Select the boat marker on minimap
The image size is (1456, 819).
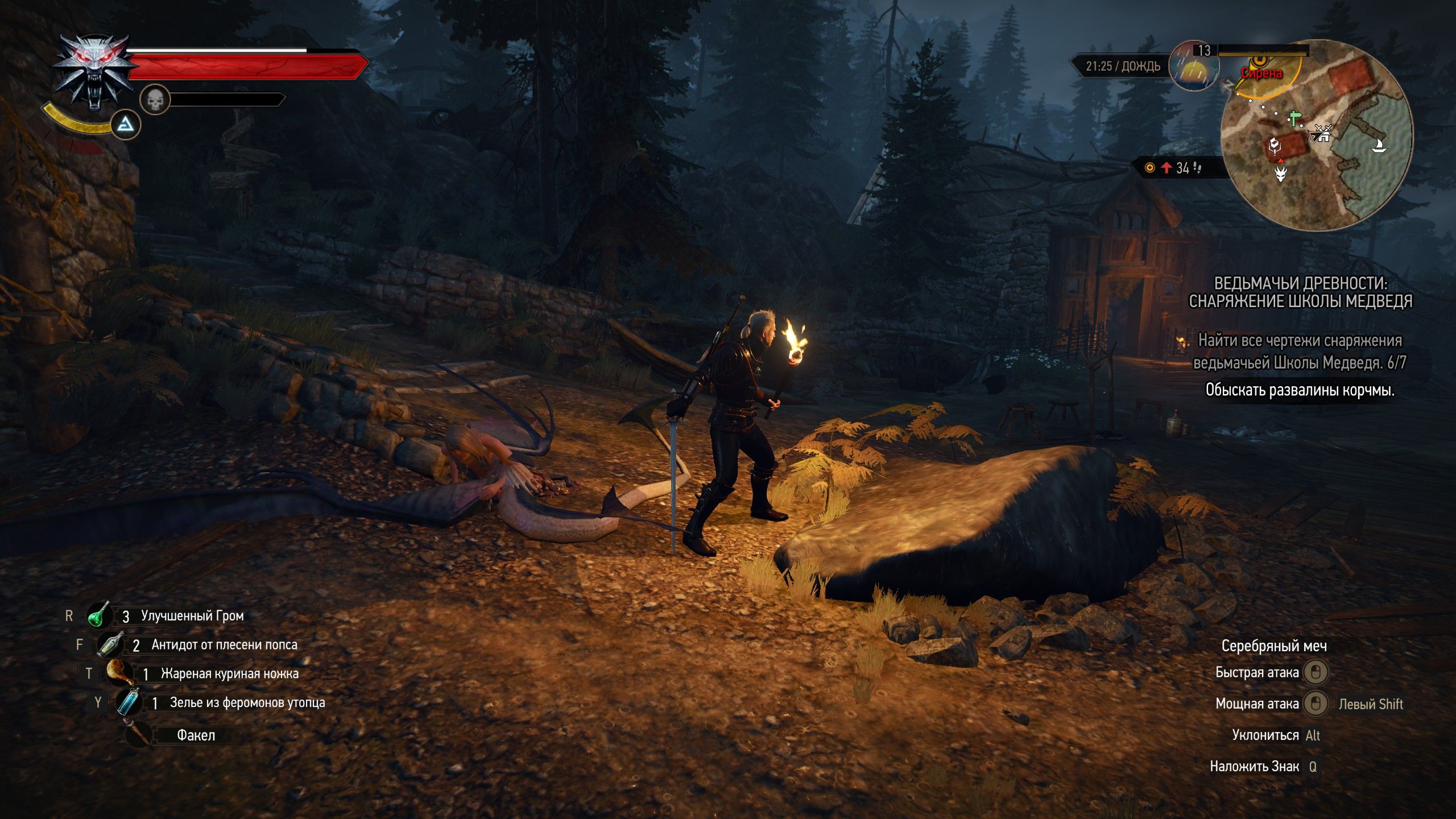1378,146
